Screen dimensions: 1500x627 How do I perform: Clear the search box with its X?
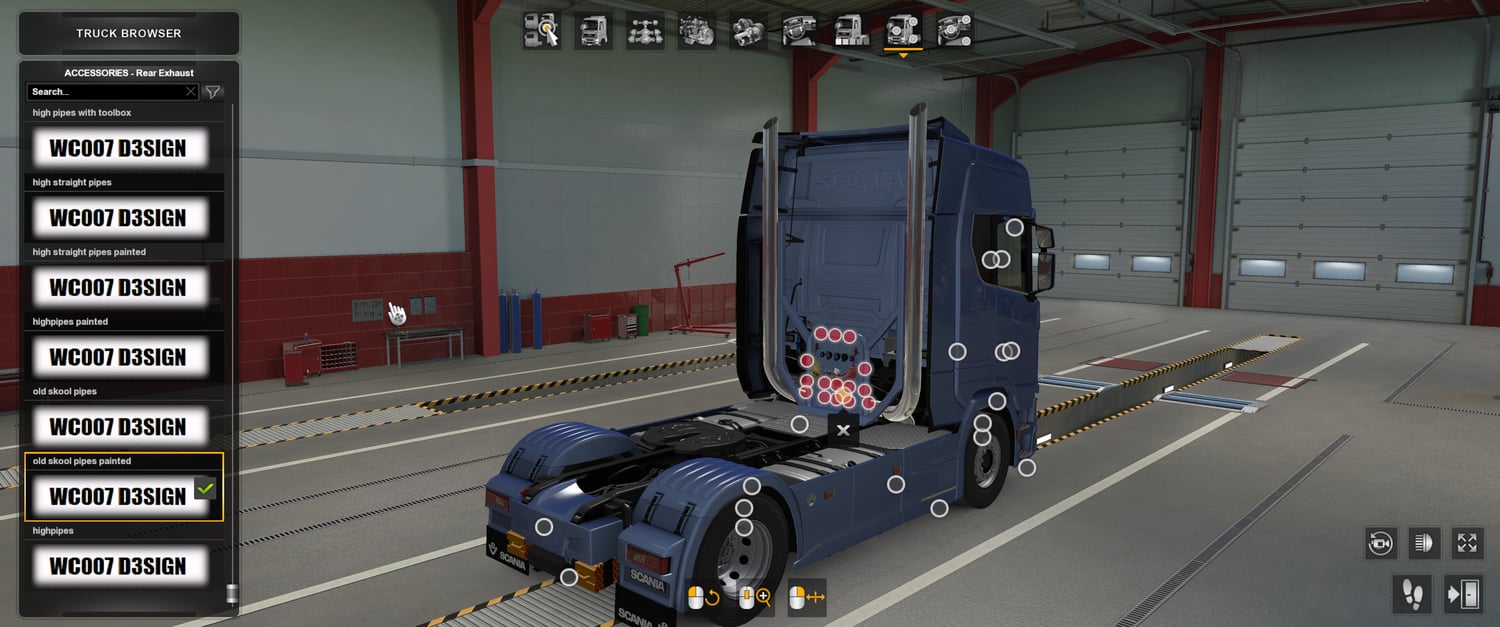click(x=191, y=92)
